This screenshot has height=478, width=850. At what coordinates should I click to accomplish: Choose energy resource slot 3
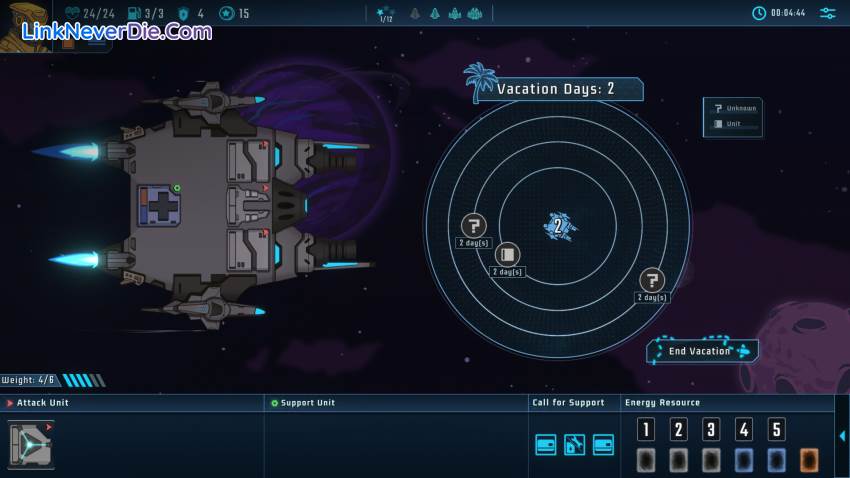(x=711, y=430)
